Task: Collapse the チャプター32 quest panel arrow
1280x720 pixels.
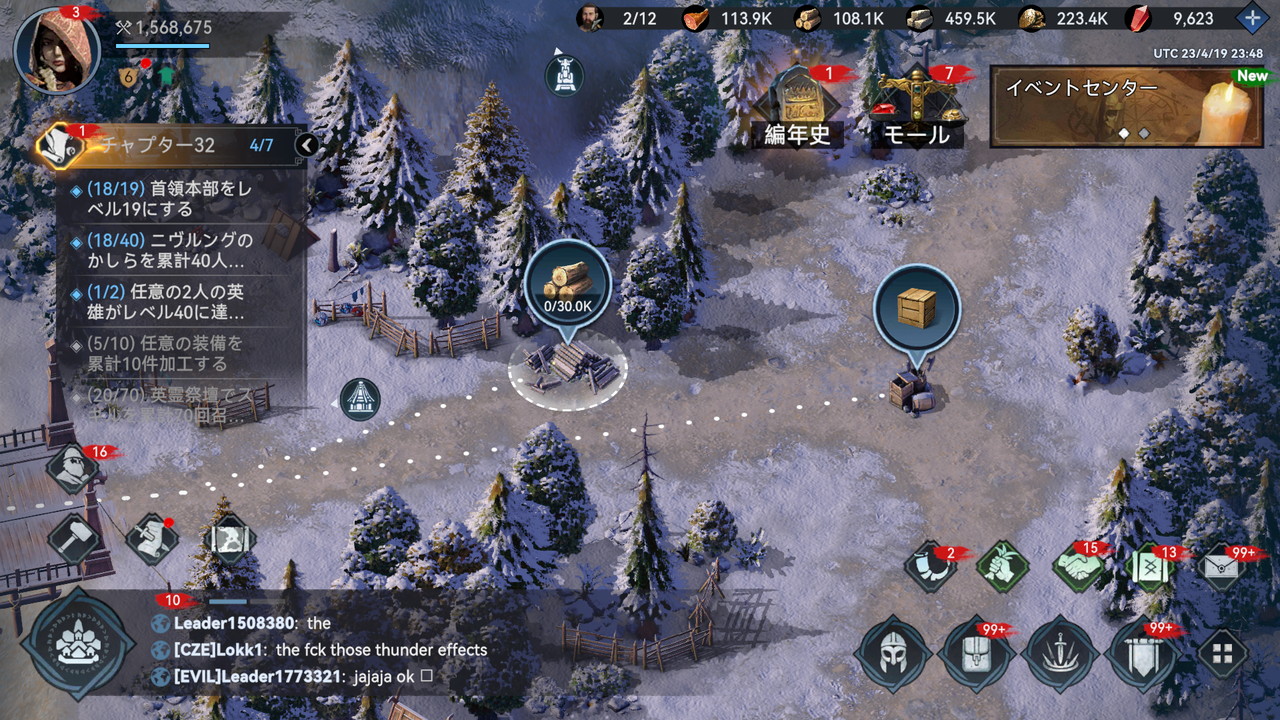Action: tap(307, 145)
